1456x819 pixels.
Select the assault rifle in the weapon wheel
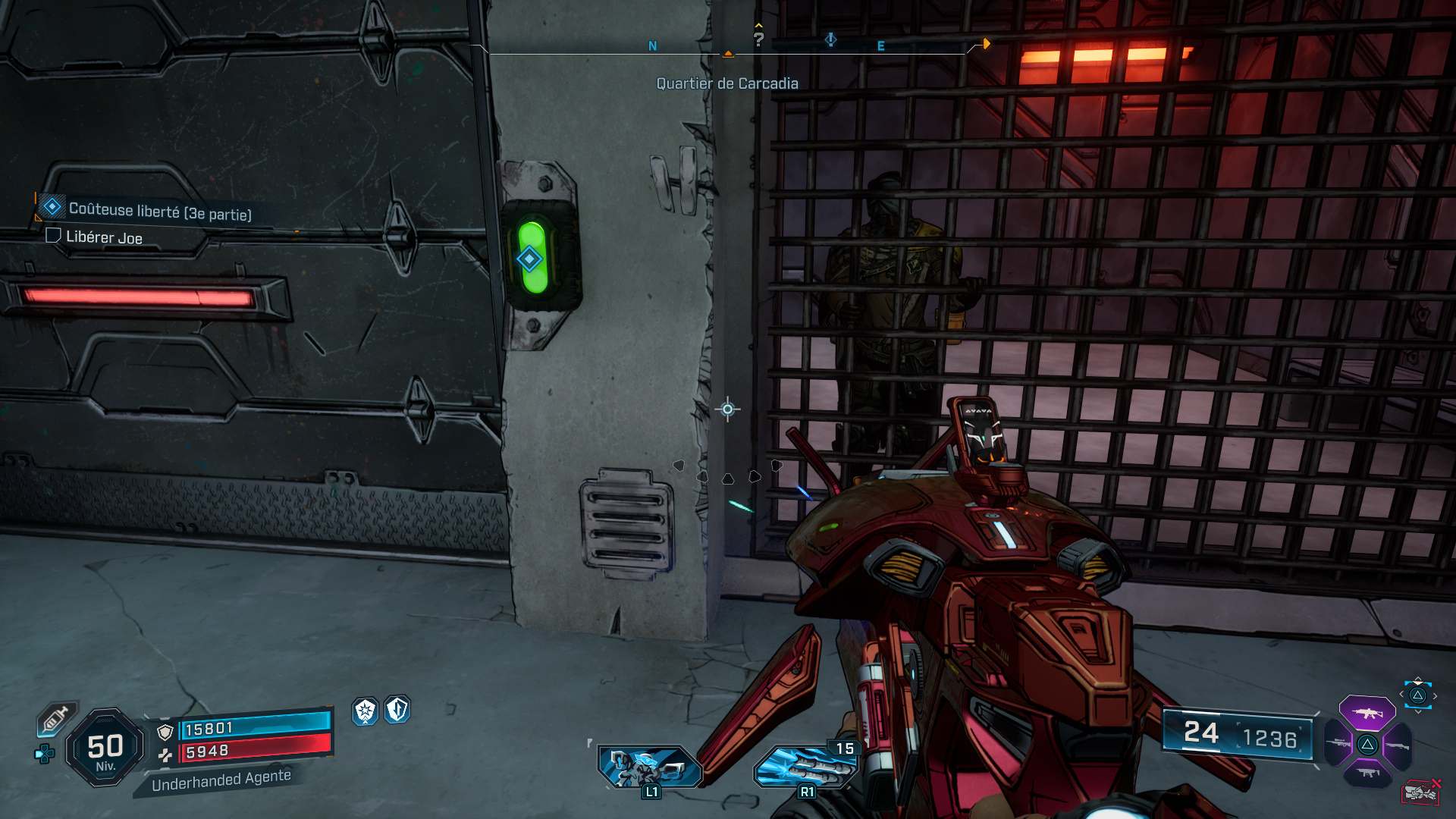[x=1367, y=714]
